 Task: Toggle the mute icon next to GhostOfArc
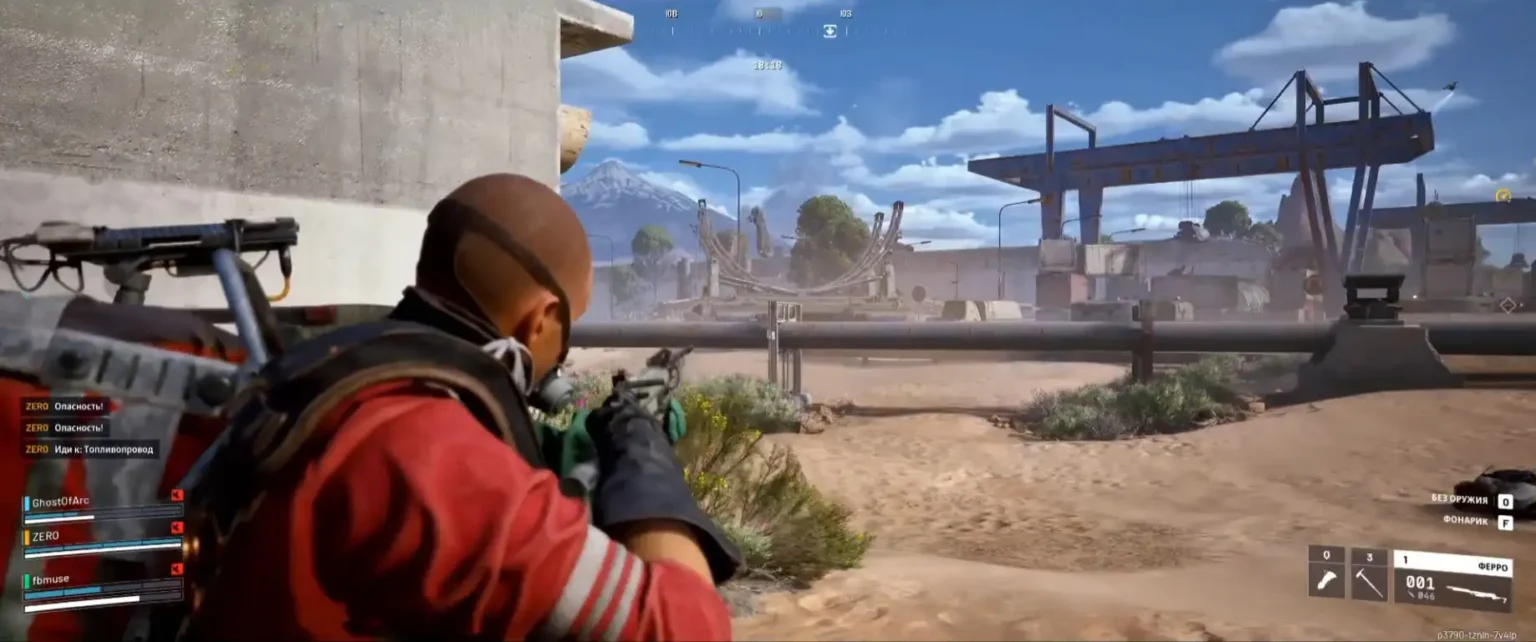tap(177, 495)
